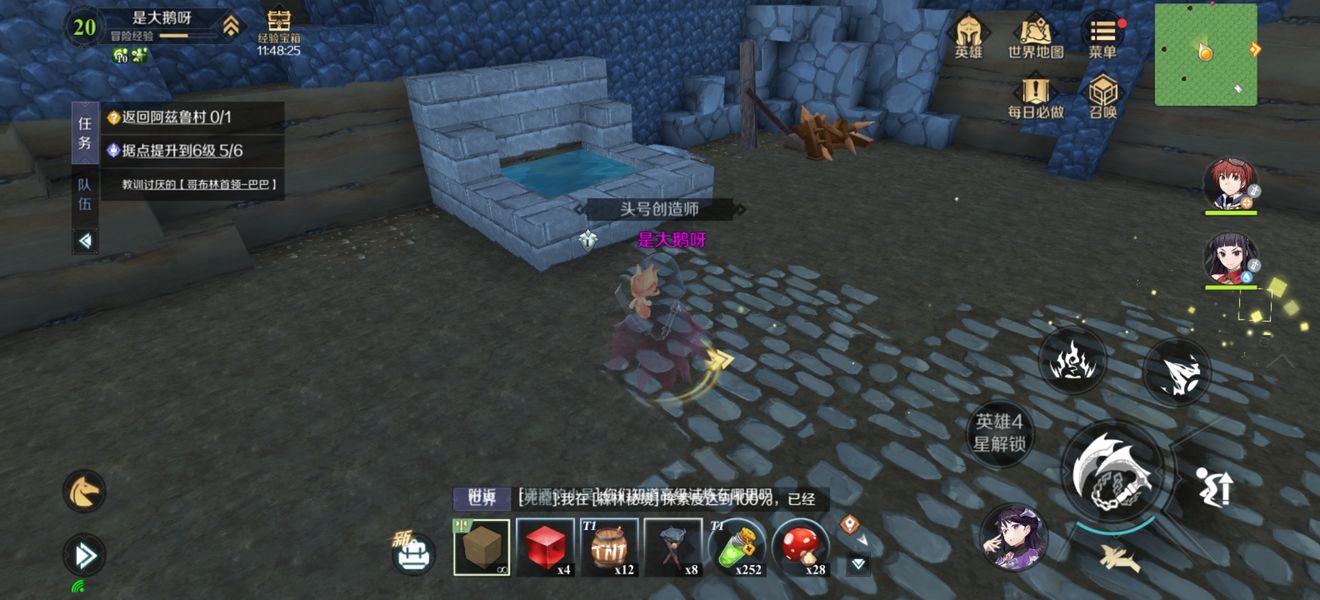
Task: Tap the jump button
Action: (1213, 487)
